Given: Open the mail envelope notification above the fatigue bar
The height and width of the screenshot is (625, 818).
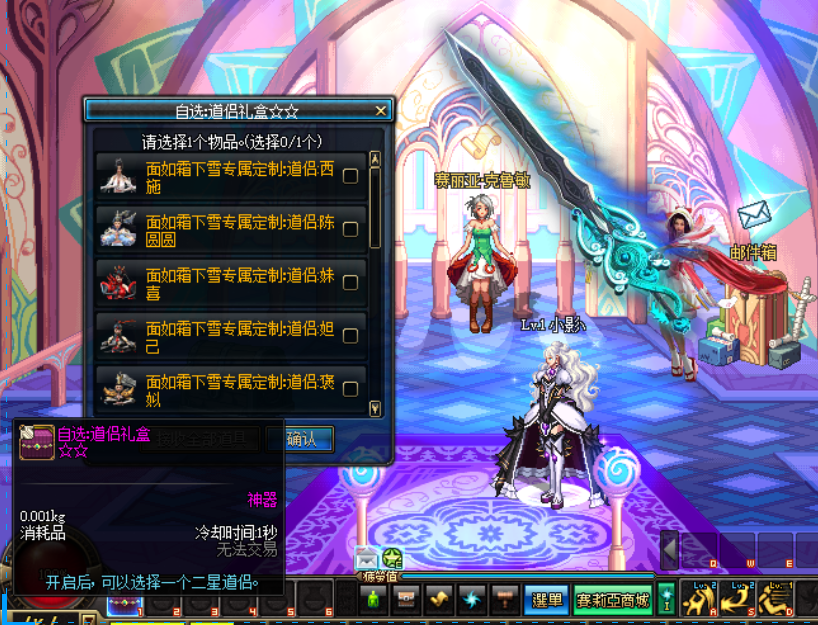Looking at the screenshot, I should 366,560.
